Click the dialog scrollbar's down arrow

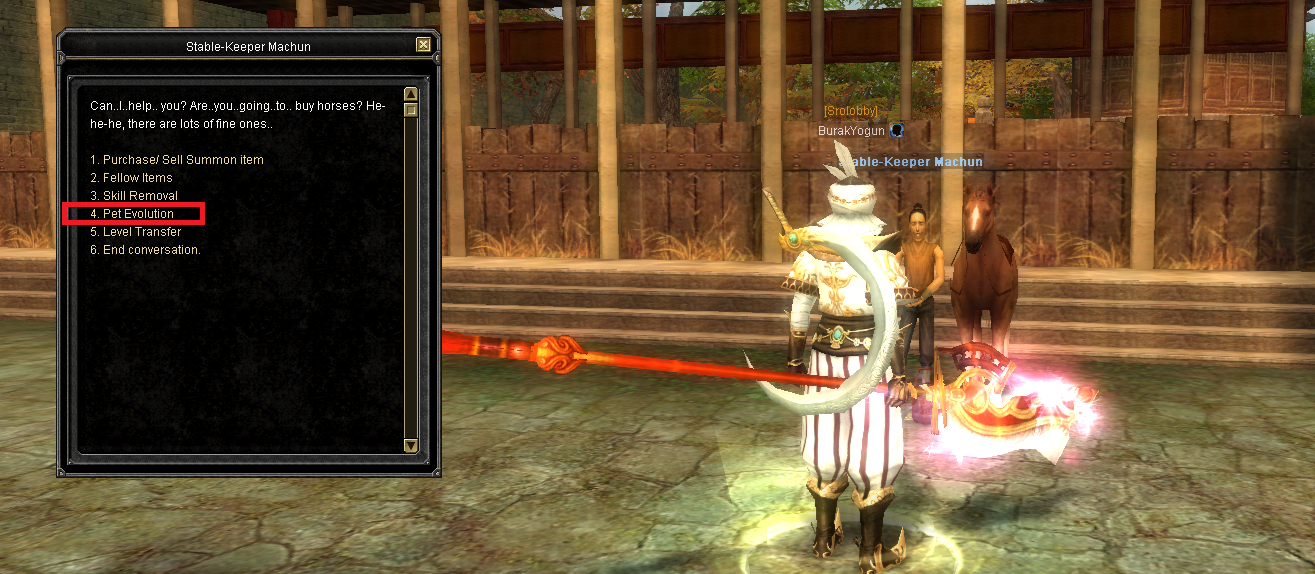(411, 445)
